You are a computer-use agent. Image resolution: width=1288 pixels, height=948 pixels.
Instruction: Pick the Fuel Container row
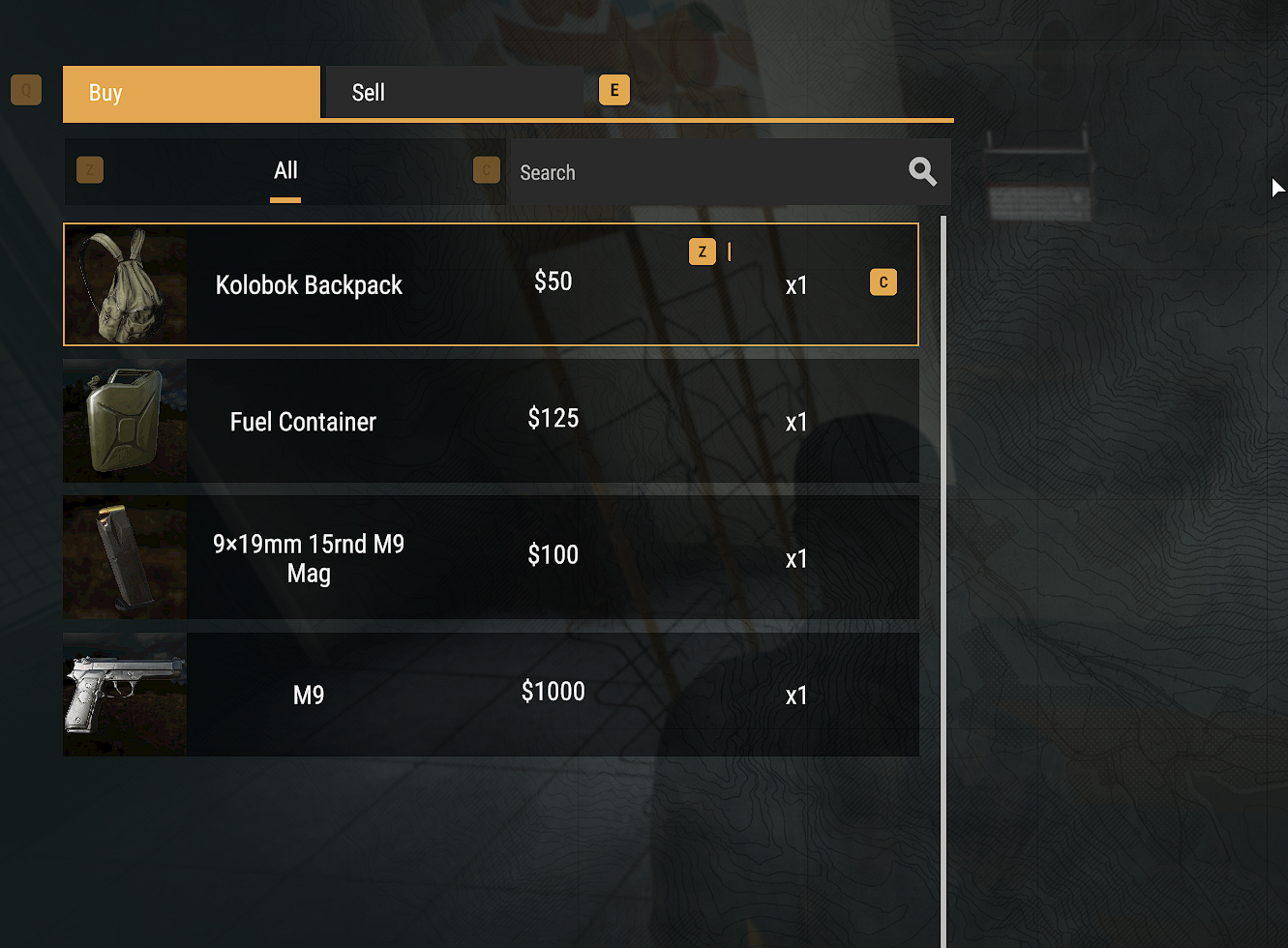(491, 421)
